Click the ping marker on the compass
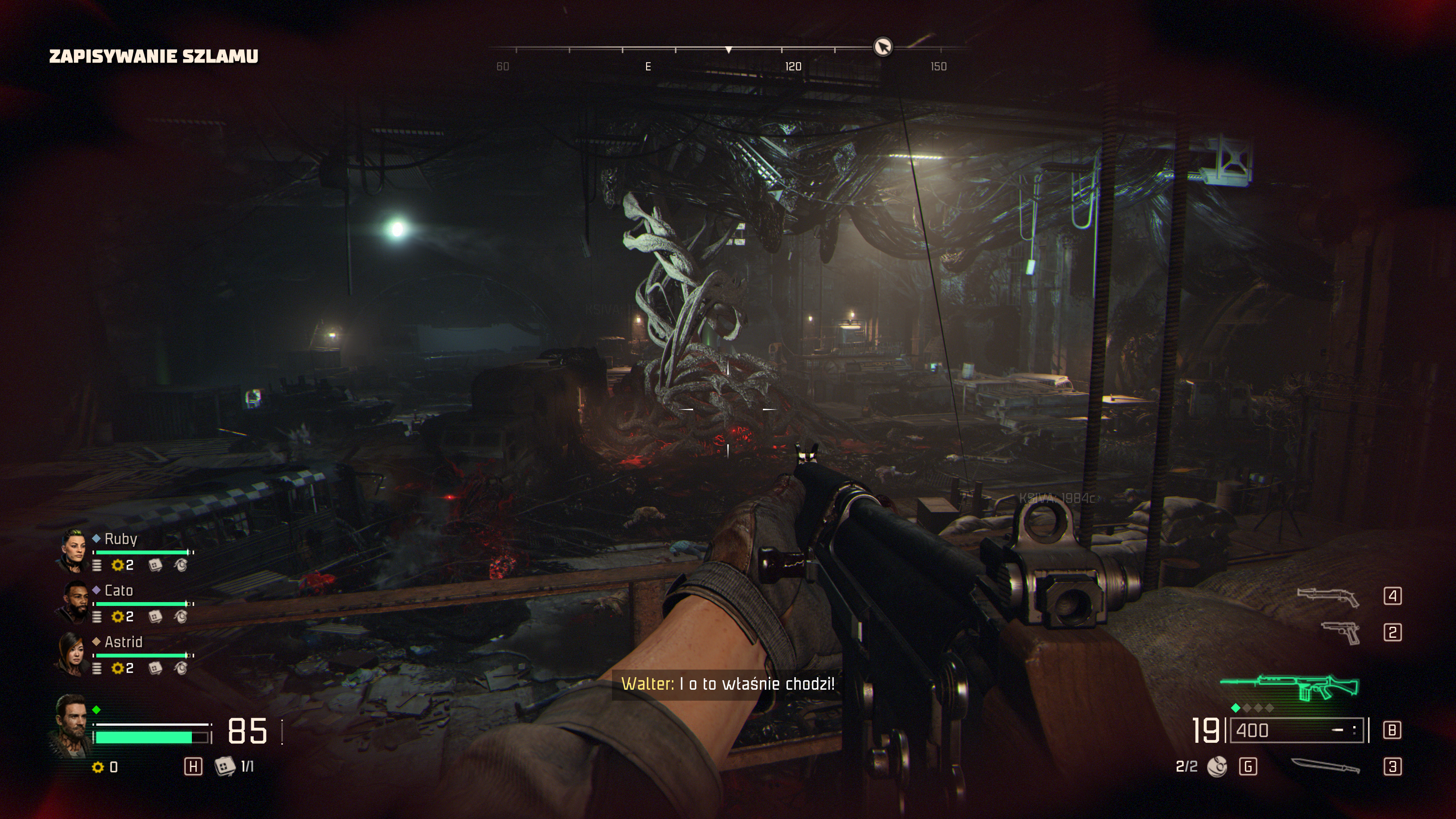Viewport: 1456px width, 819px height. pyautogui.click(x=883, y=46)
